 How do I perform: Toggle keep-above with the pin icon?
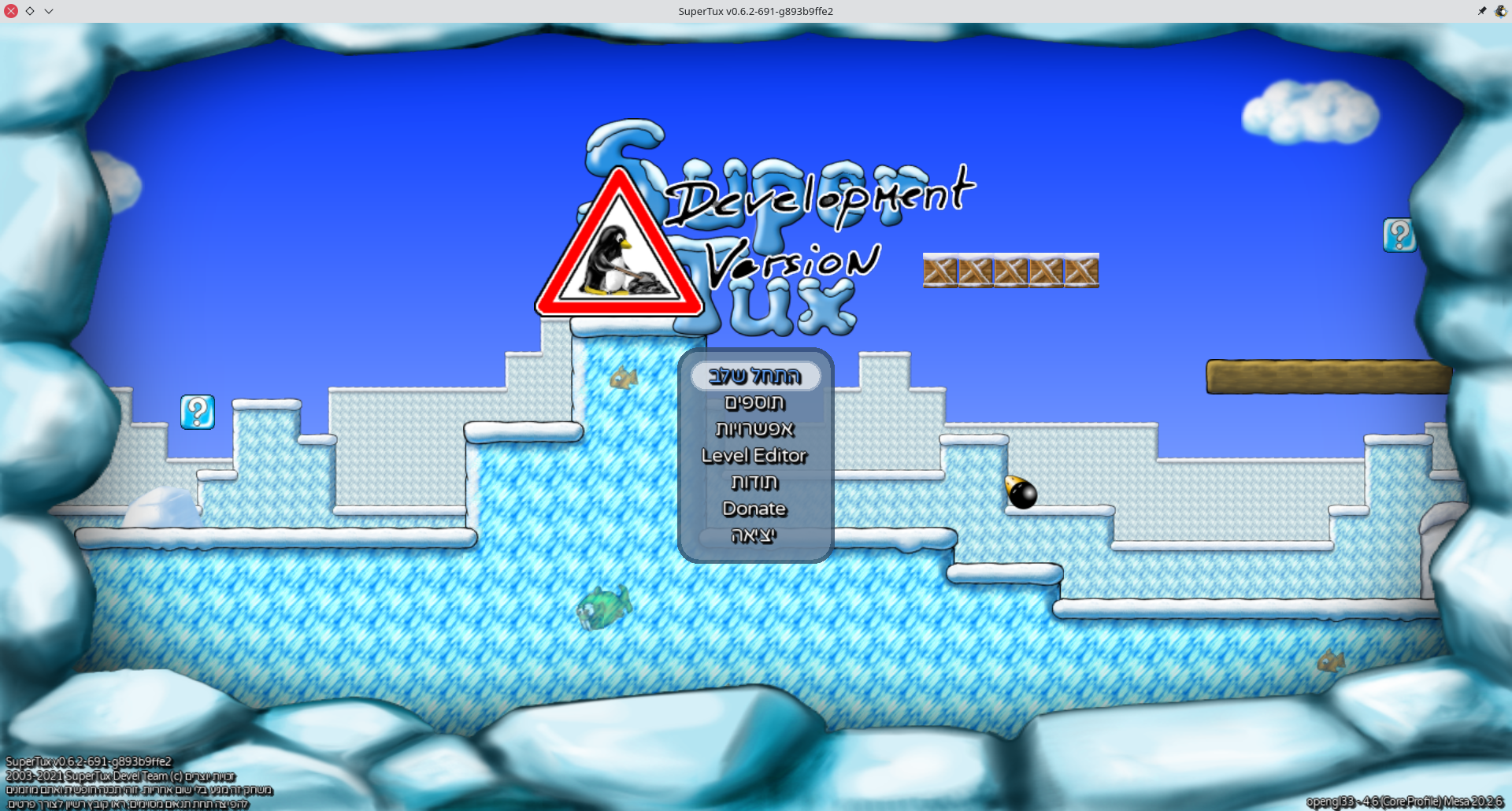pyautogui.click(x=1481, y=11)
